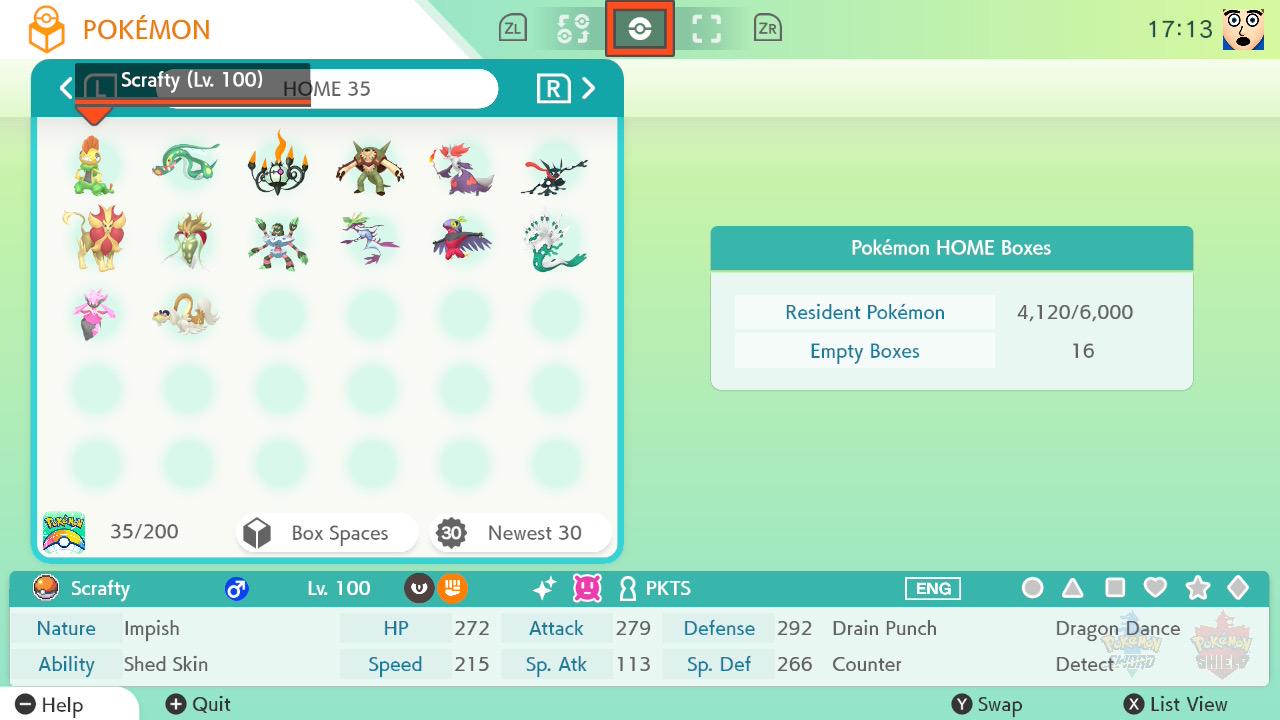Image resolution: width=1280 pixels, height=720 pixels.
Task: Select the Pokémon move mode with the Poké Ball icon
Action: tap(640, 28)
